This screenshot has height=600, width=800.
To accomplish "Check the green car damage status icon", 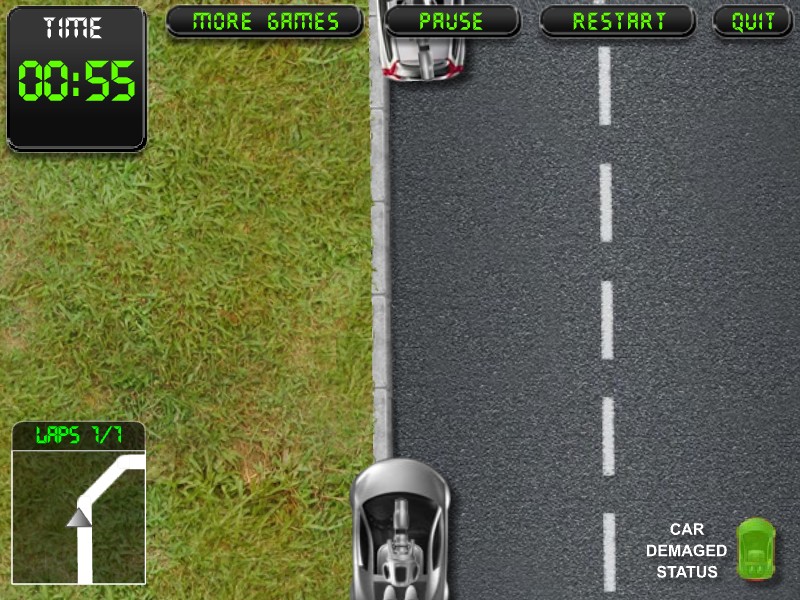I will click(x=755, y=548).
